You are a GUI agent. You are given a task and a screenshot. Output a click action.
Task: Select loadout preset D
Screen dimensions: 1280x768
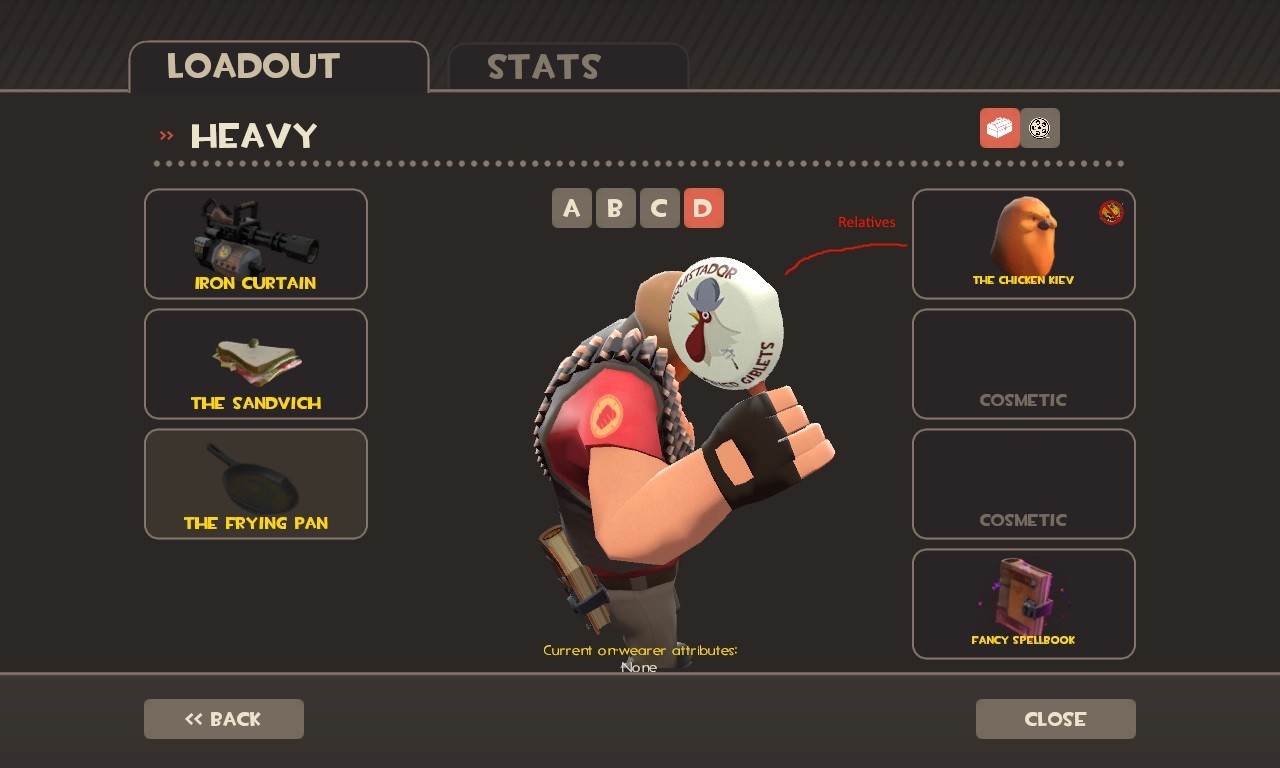[x=704, y=208]
